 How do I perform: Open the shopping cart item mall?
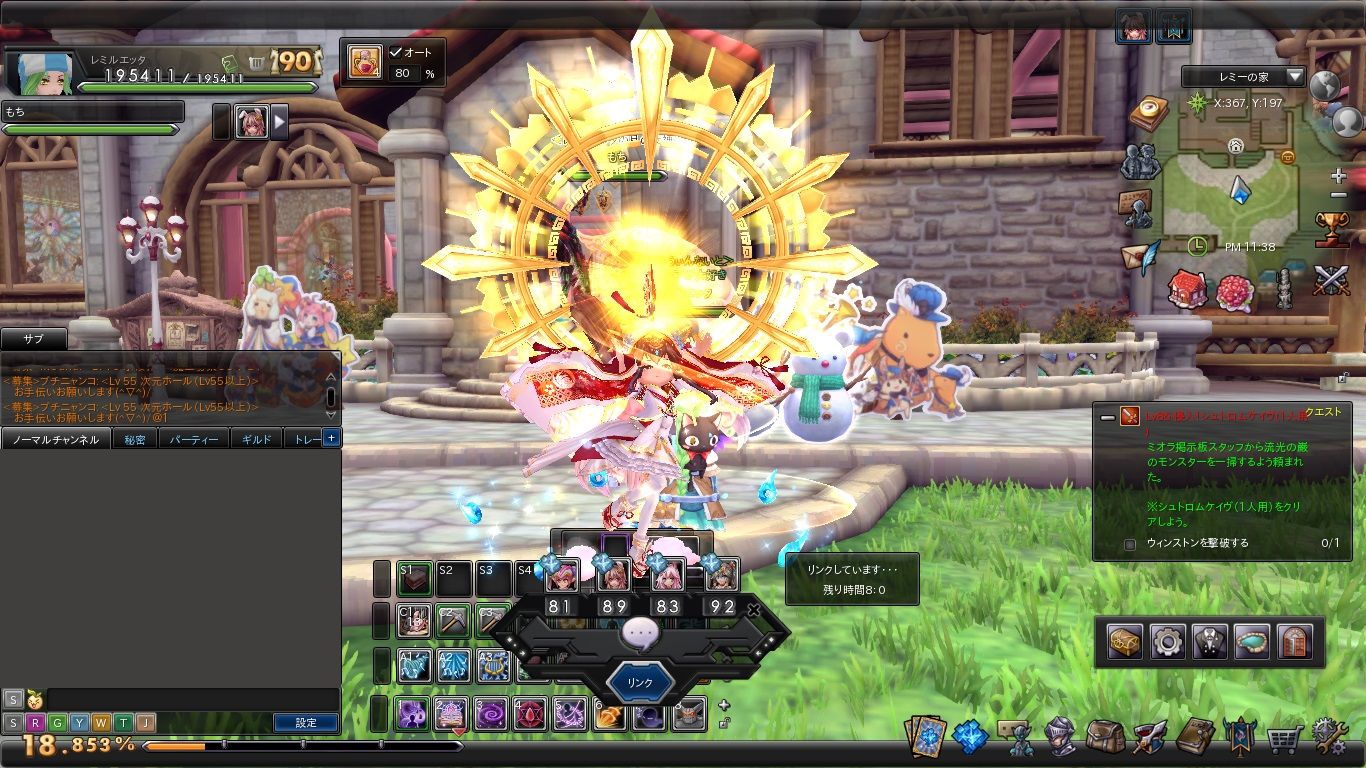[x=1283, y=739]
